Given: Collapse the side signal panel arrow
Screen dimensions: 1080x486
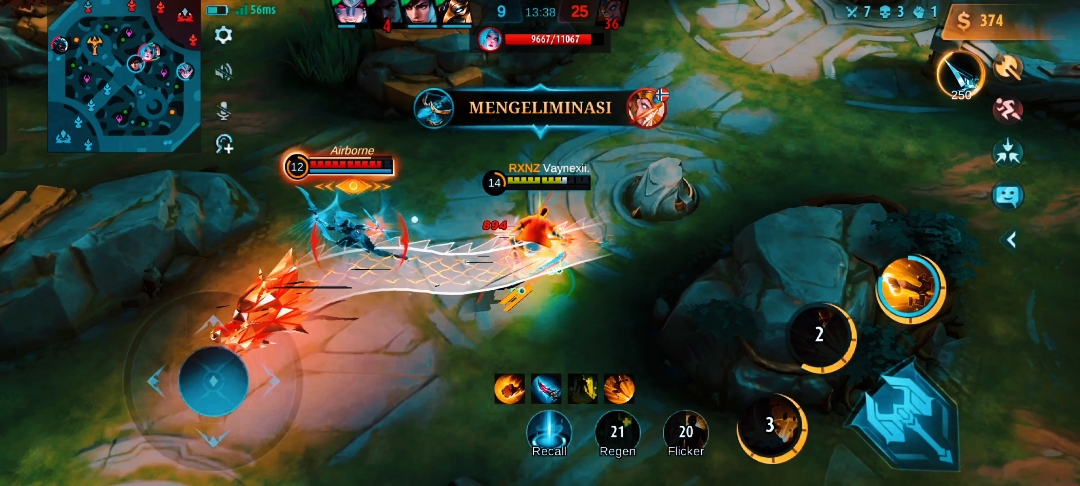Looking at the screenshot, I should coord(1012,239).
